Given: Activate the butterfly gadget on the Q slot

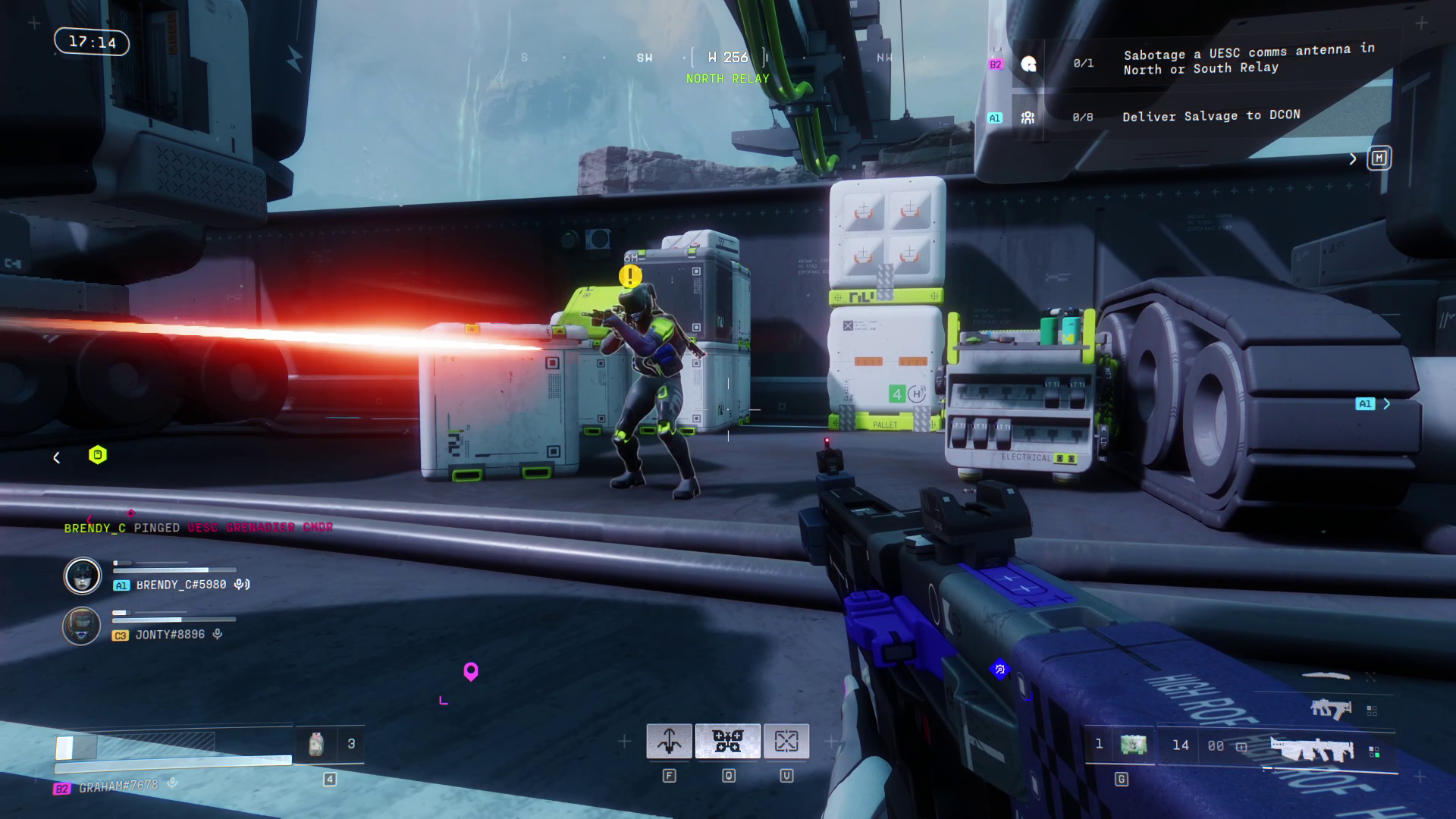Looking at the screenshot, I should tap(730, 741).
